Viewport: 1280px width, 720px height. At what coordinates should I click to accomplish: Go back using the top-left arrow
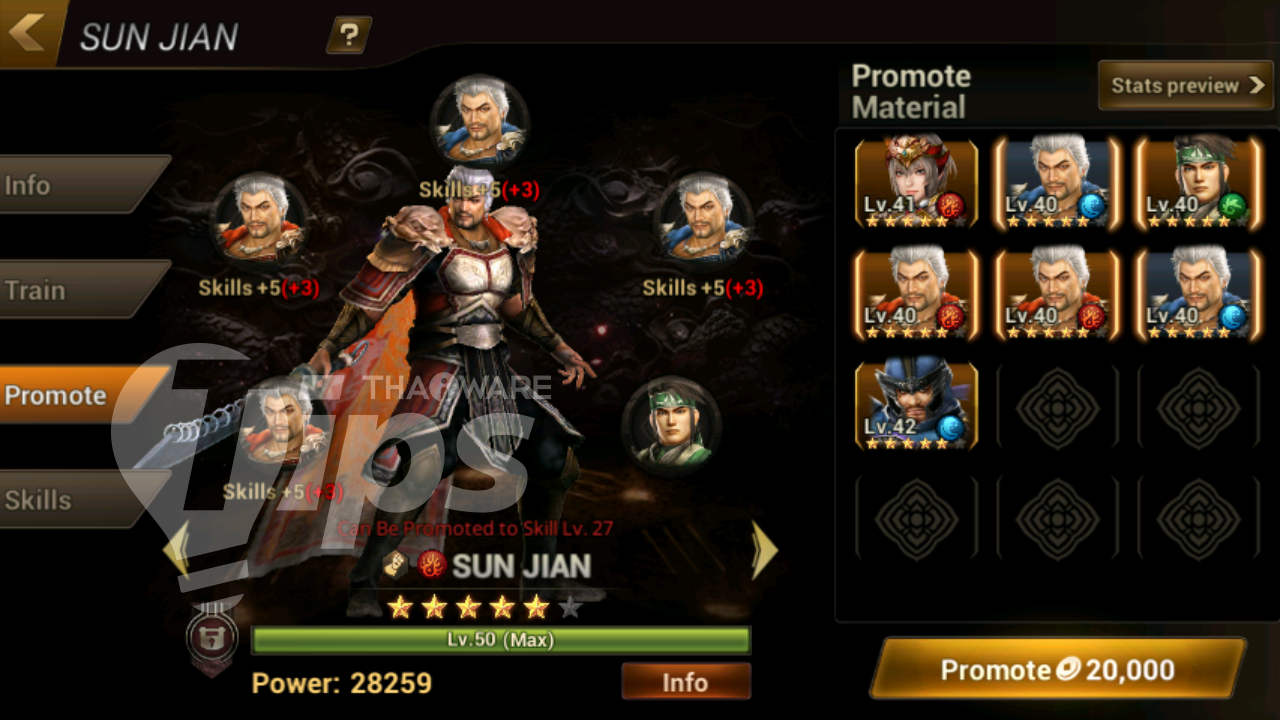point(28,32)
